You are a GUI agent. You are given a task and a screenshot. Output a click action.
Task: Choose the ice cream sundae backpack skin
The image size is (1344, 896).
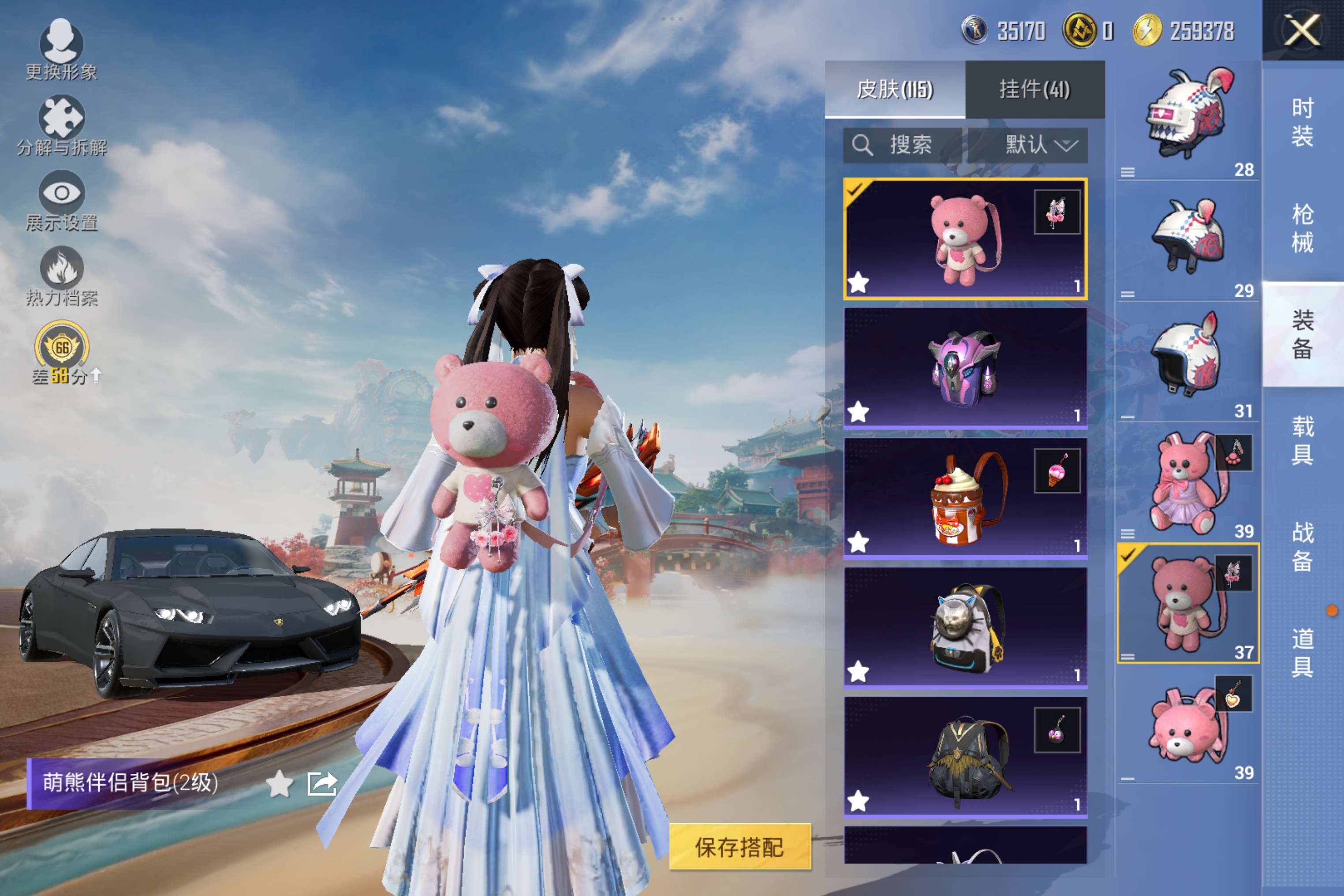965,498
